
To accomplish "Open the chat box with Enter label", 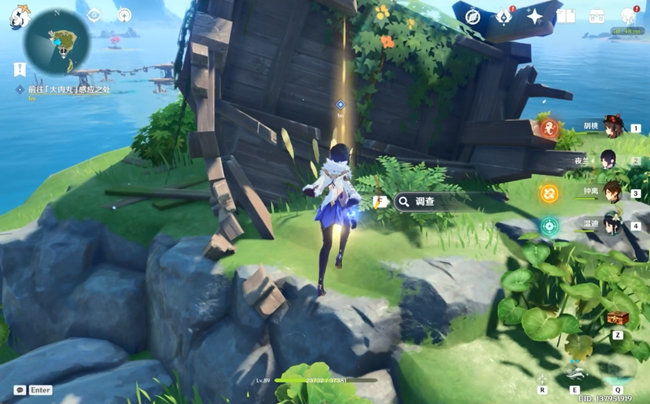I will click(x=32, y=390).
